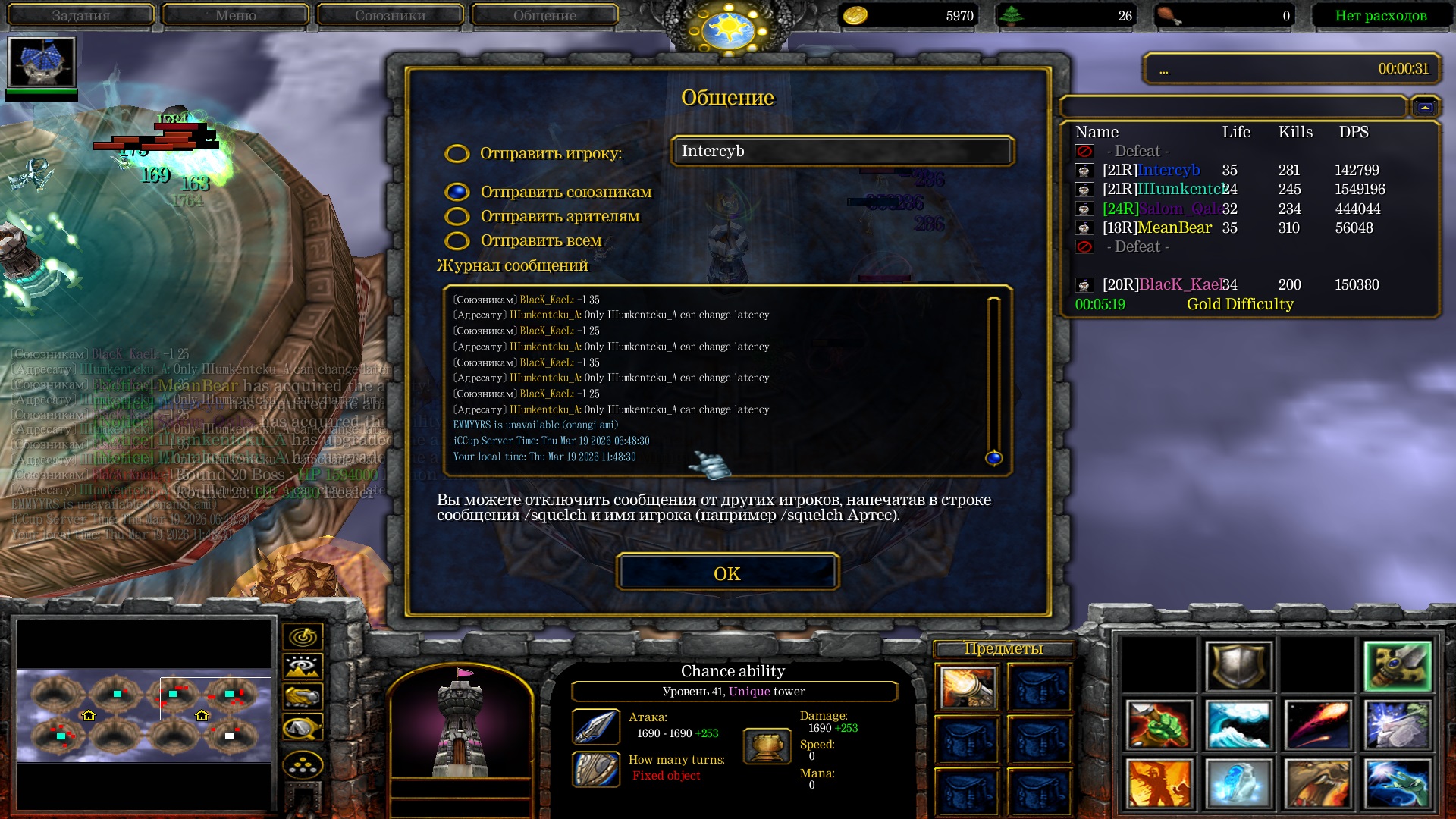Screen dimensions: 1456x819
Task: Select the cannon item in inventory
Action: [967, 687]
